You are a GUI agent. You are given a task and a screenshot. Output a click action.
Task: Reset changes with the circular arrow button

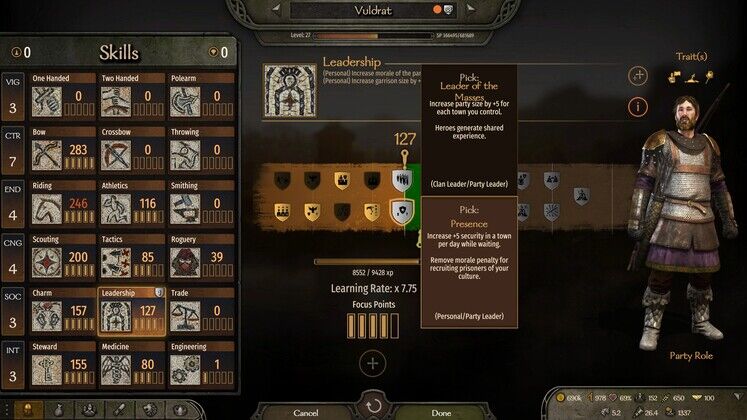(373, 407)
